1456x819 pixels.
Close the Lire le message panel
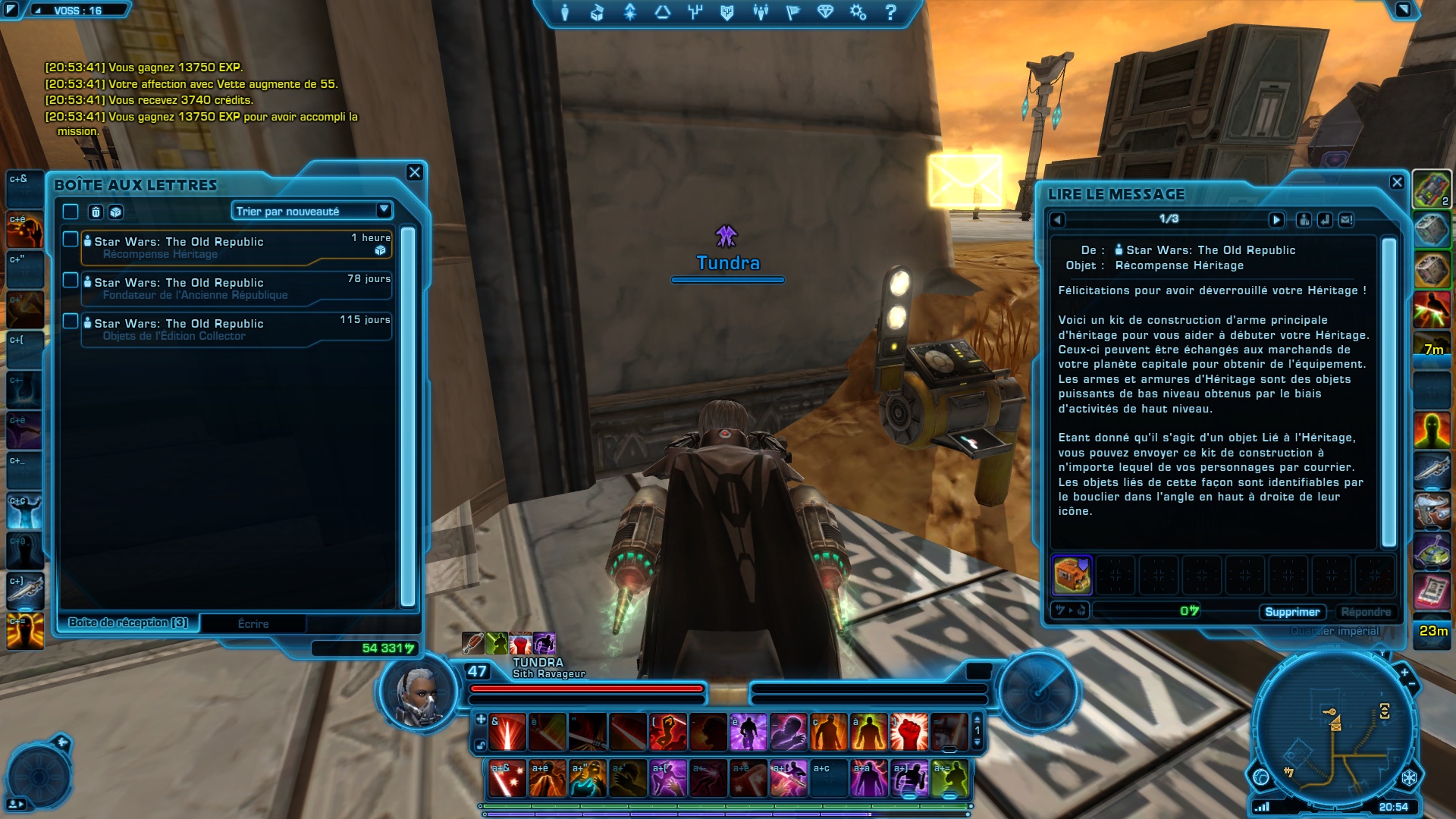(1397, 182)
